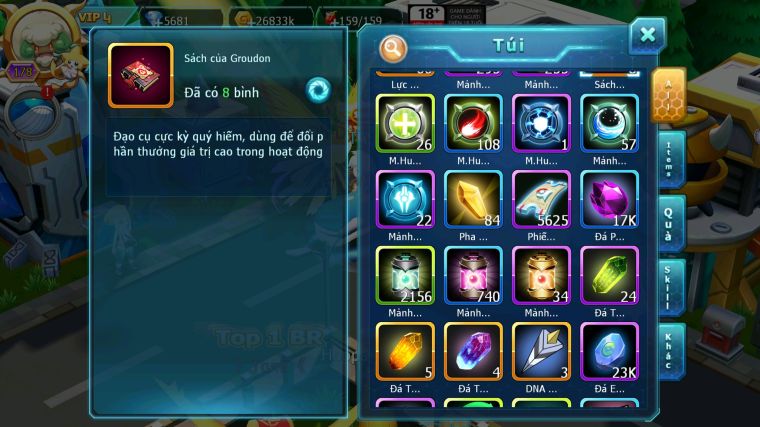Open the magnifying glass search in bag
760x427 pixels.
point(394,47)
